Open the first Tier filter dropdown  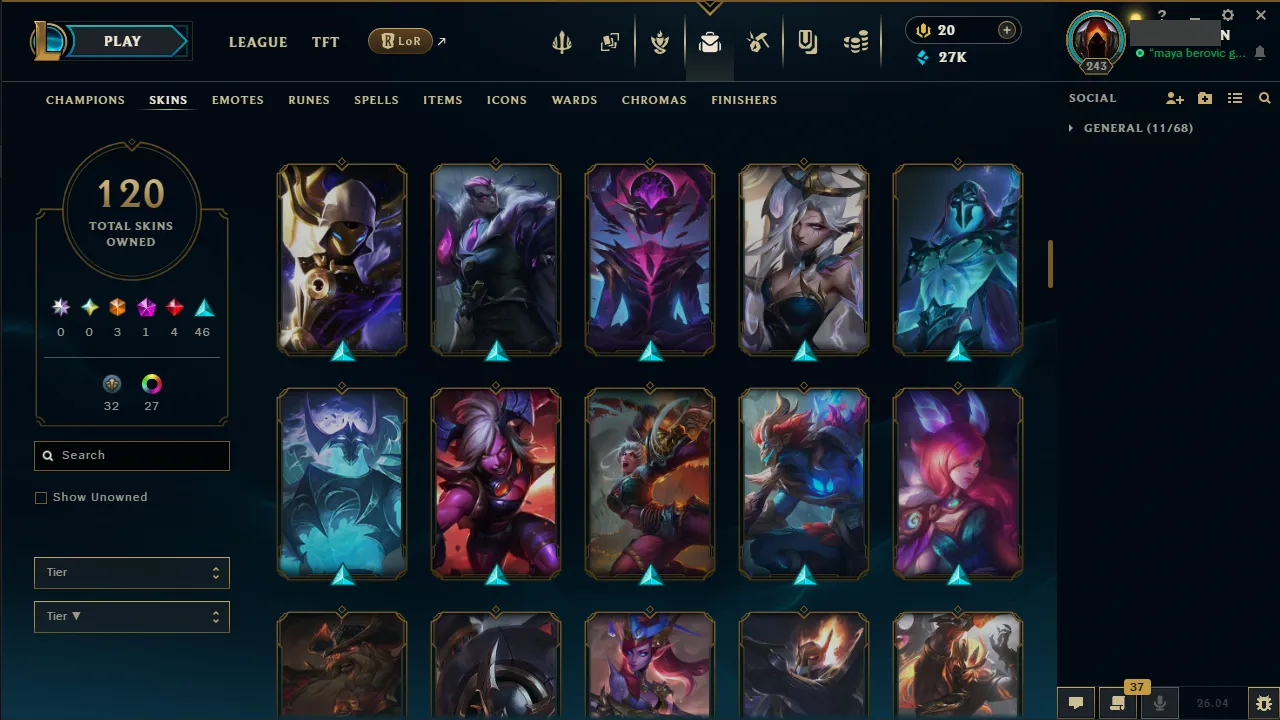click(x=131, y=572)
